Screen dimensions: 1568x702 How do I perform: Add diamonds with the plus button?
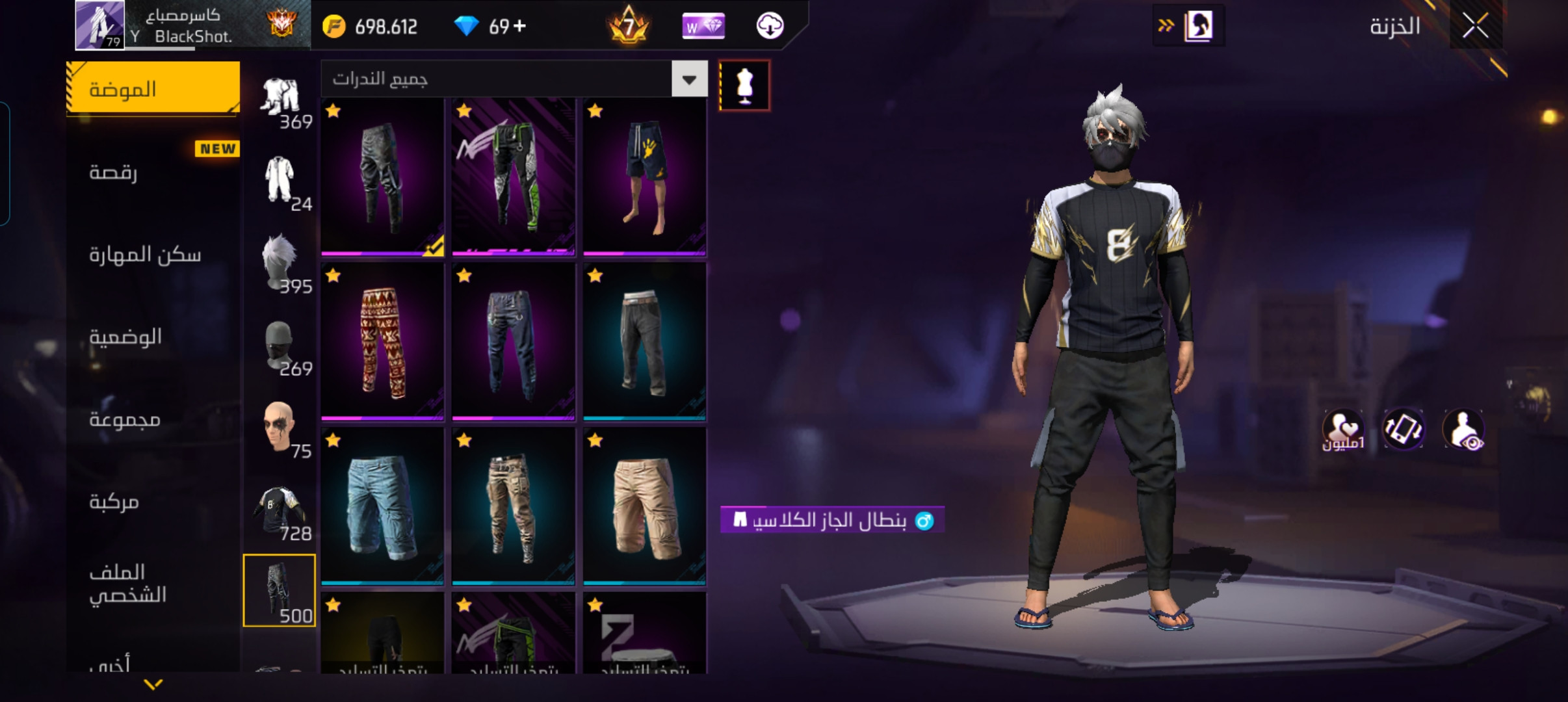[519, 27]
